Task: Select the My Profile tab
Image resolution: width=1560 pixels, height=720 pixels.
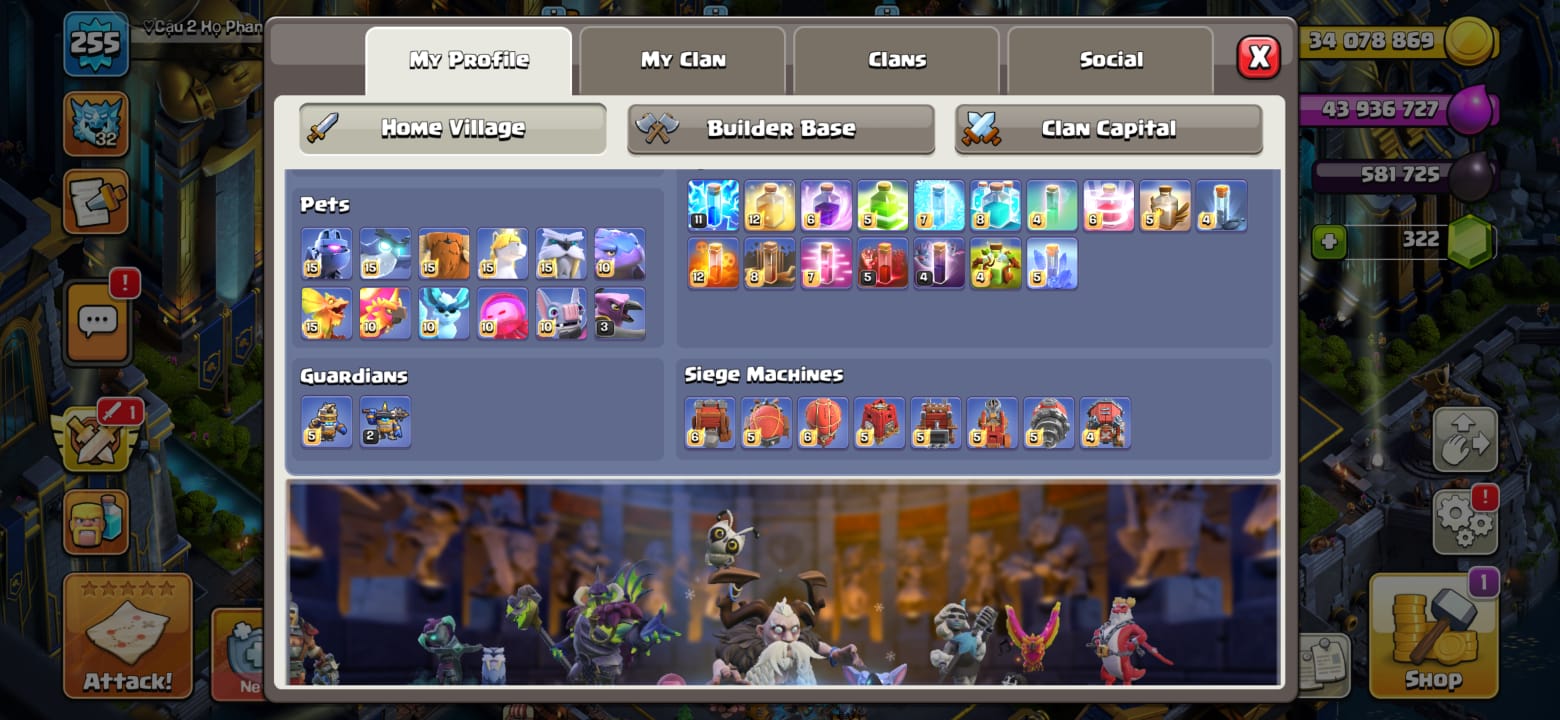Action: click(469, 60)
